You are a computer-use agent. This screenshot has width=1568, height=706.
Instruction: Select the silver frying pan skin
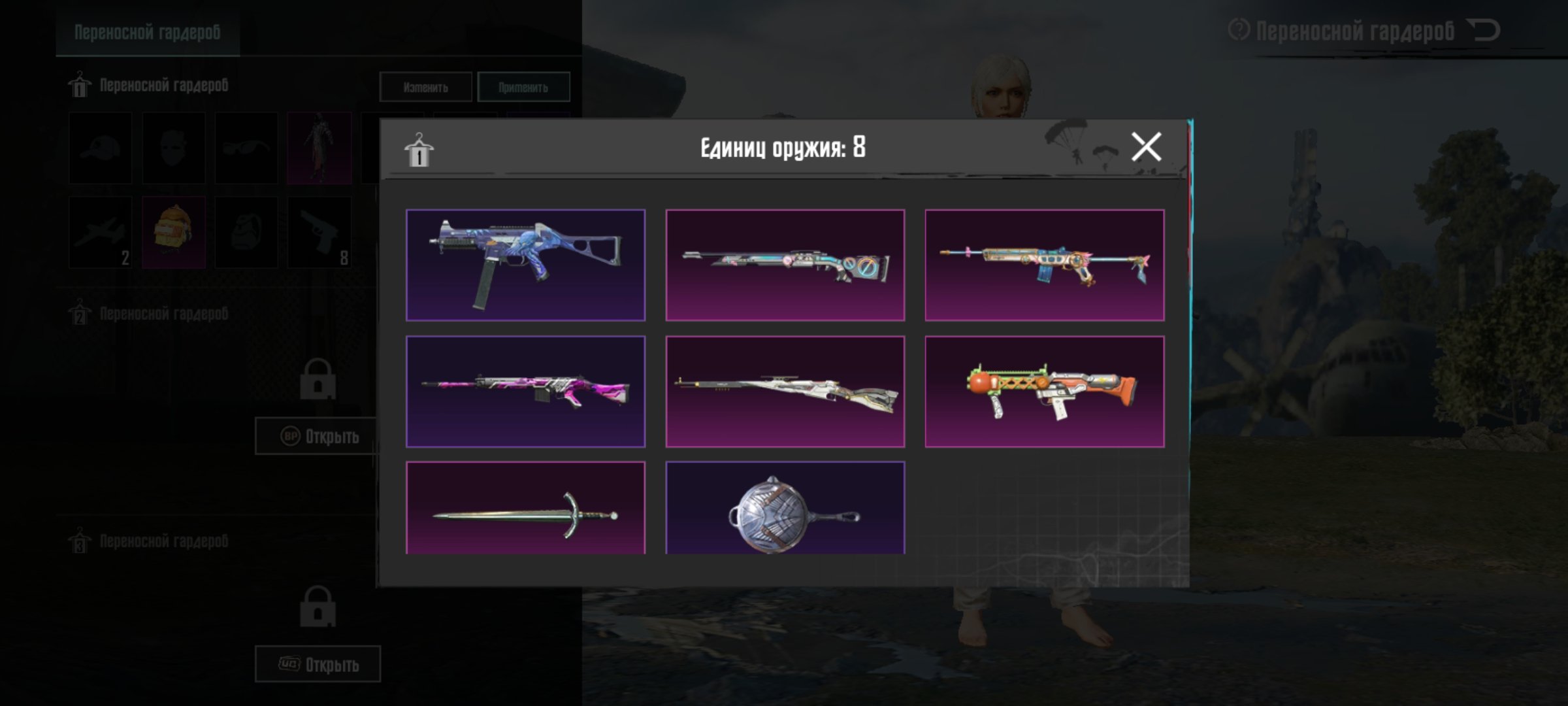[x=785, y=509]
